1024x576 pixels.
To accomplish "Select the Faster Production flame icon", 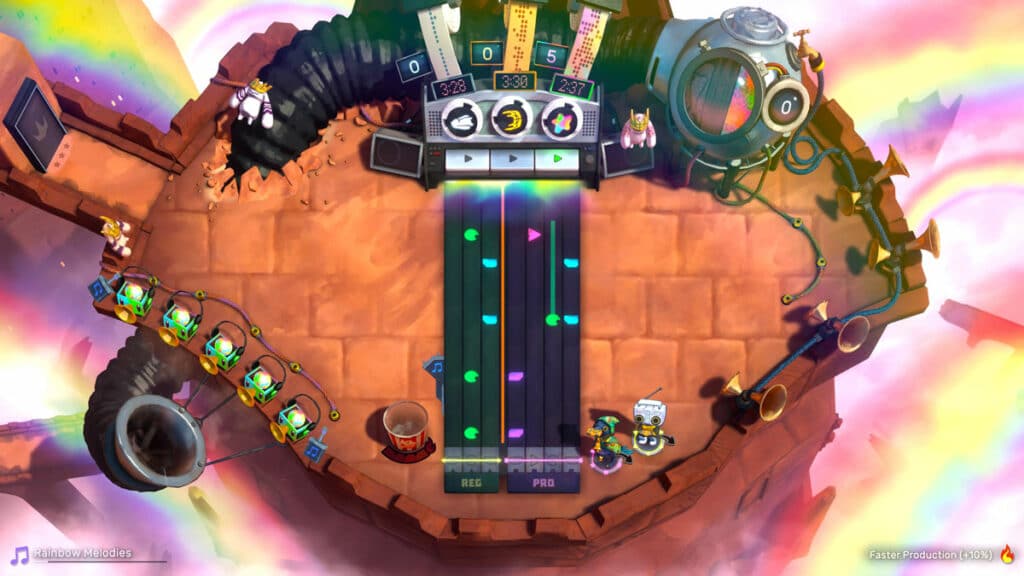I will tap(1007, 553).
